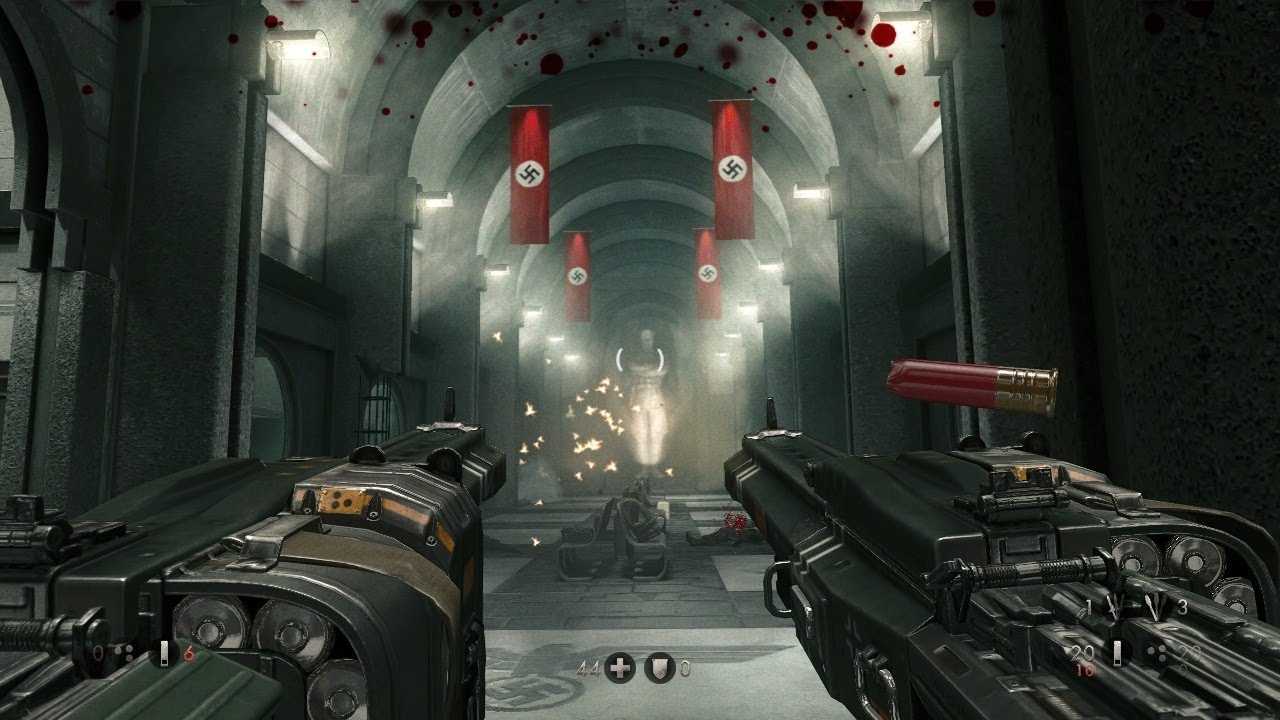The width and height of the screenshot is (1280, 720).
Task: Click the health cross icon in HUD
Action: [620, 667]
